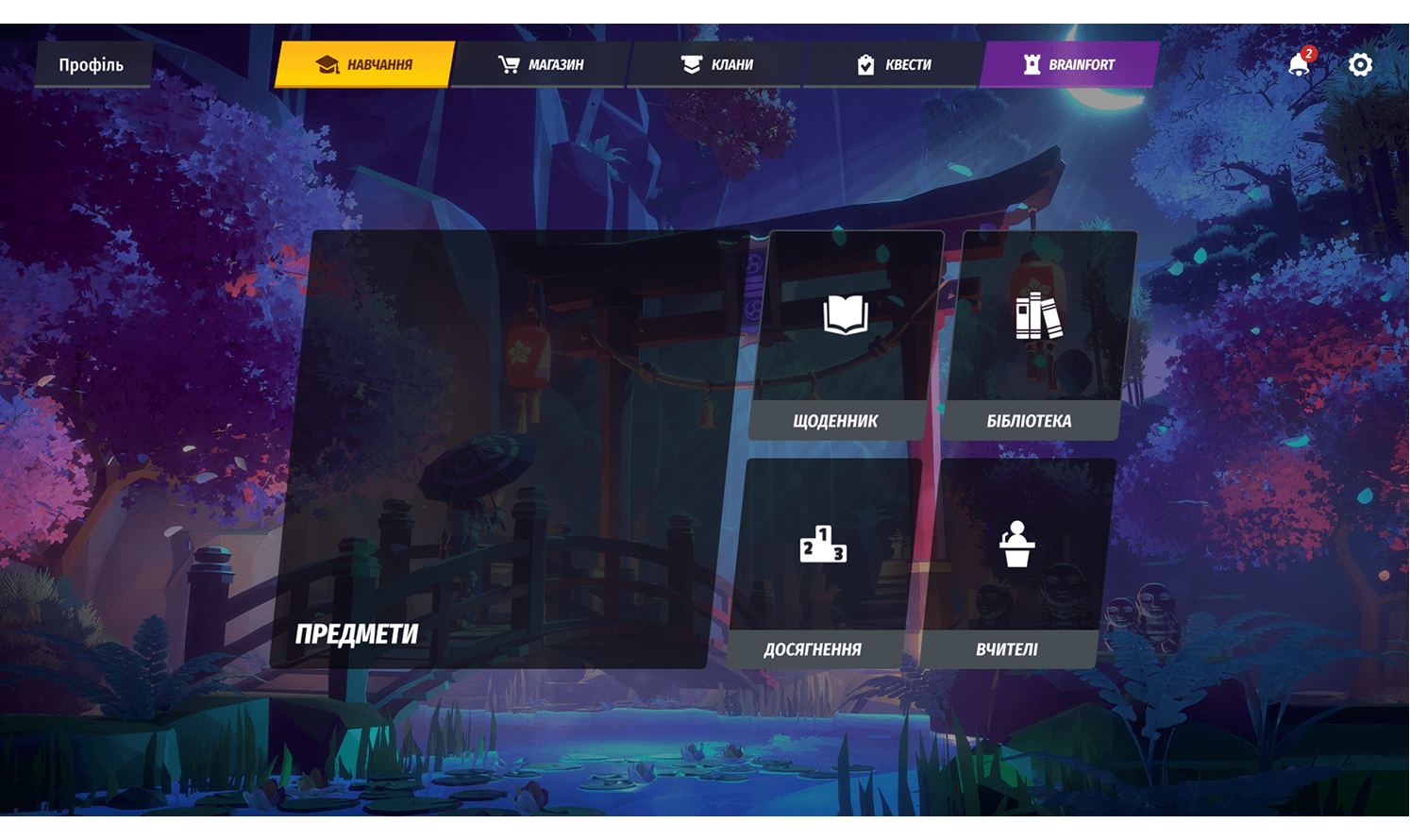Choose the Бібліотека tile
Viewport: 1410px width, 840px height.
[x=1034, y=337]
